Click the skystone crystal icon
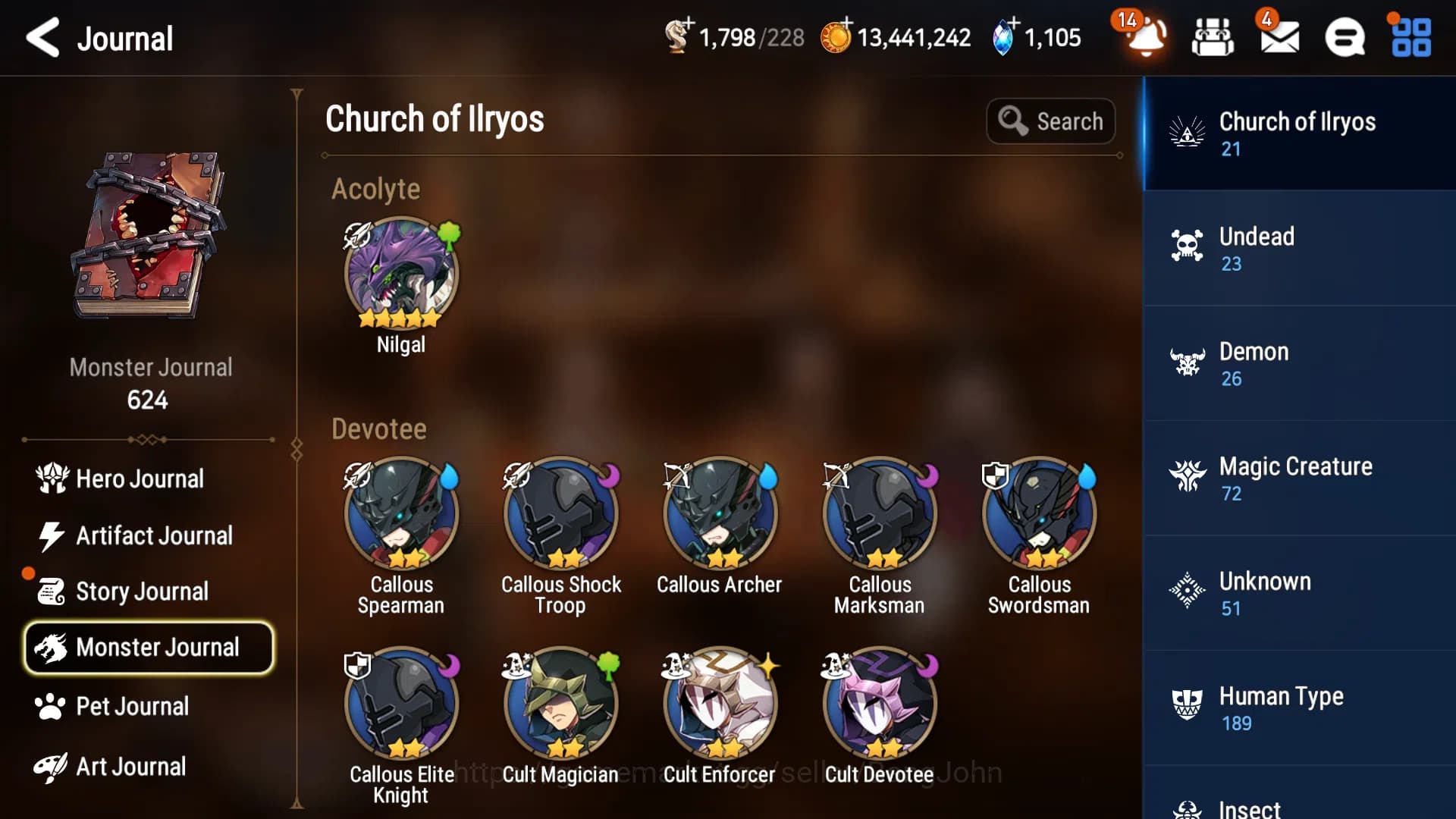The height and width of the screenshot is (819, 1456). click(x=1003, y=36)
